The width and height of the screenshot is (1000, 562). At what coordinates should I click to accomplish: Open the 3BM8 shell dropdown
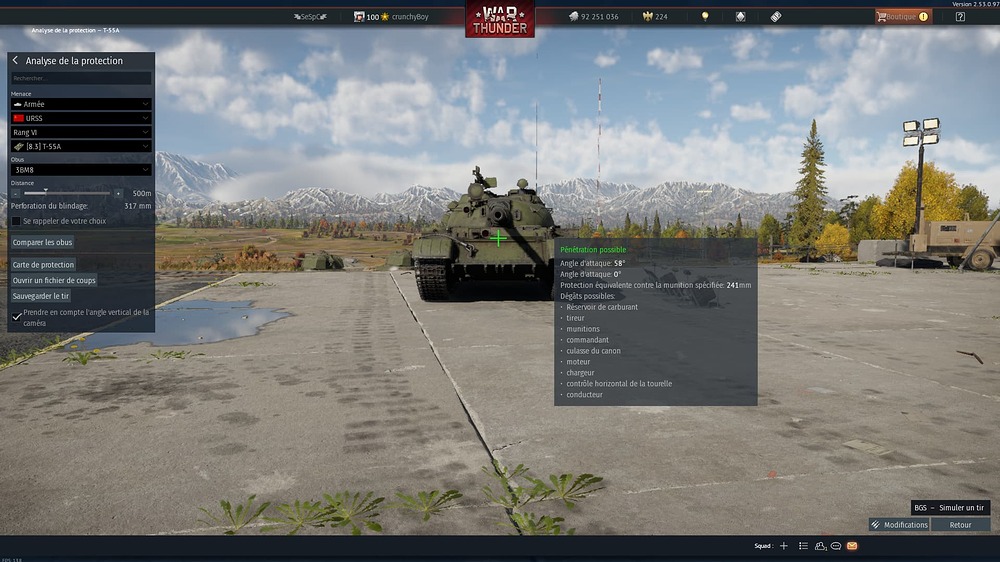(x=81, y=170)
